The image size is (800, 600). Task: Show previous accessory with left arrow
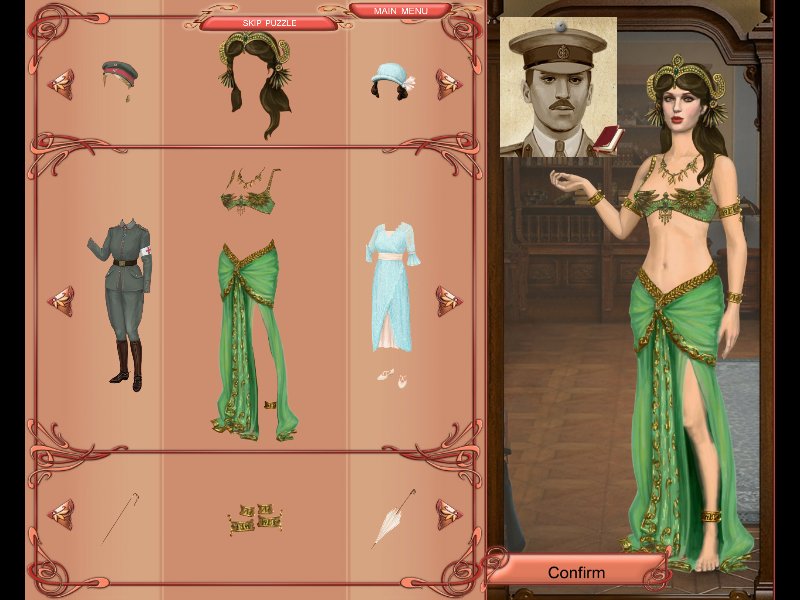61,513
